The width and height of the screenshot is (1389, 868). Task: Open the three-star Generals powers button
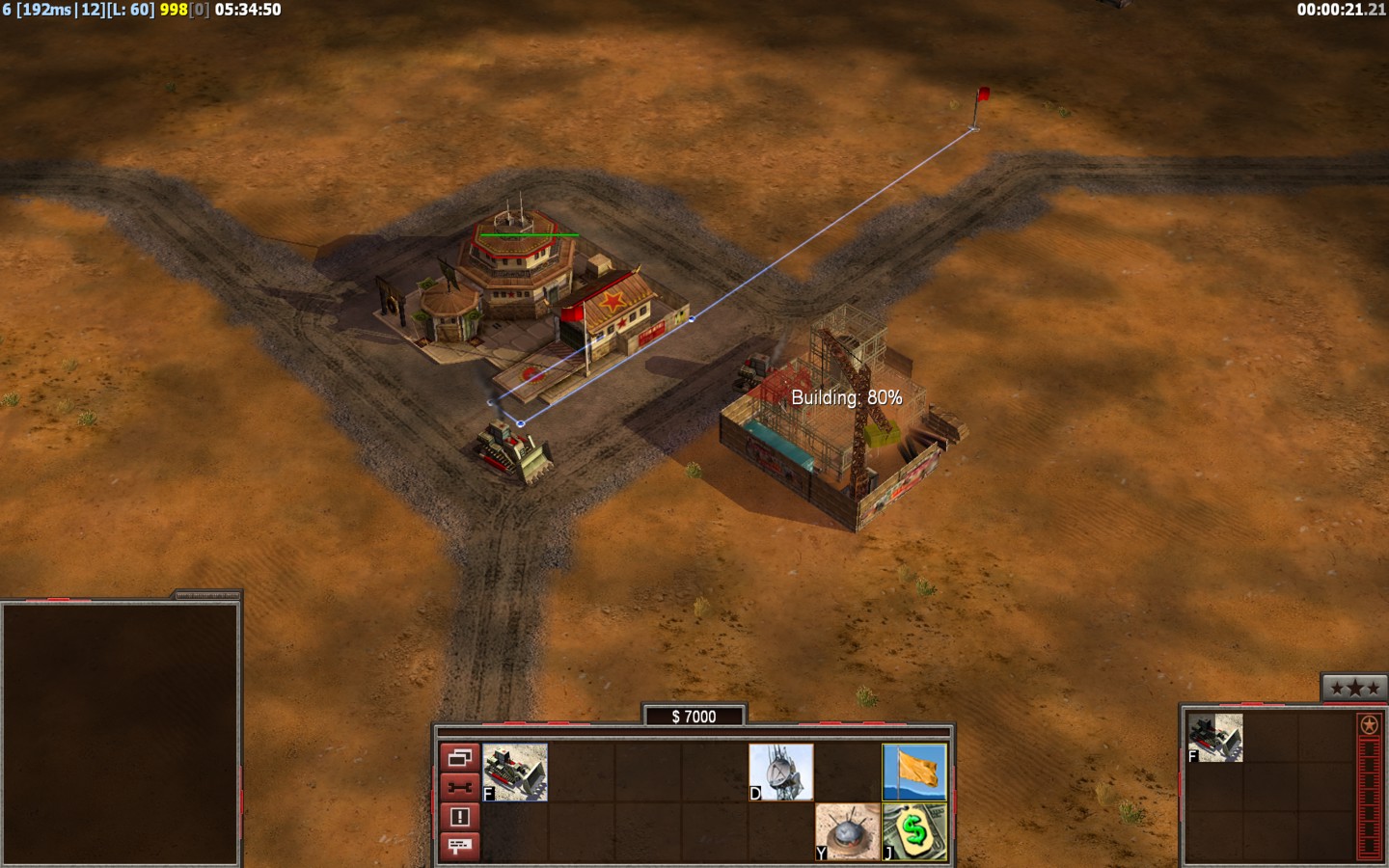[x=1354, y=688]
